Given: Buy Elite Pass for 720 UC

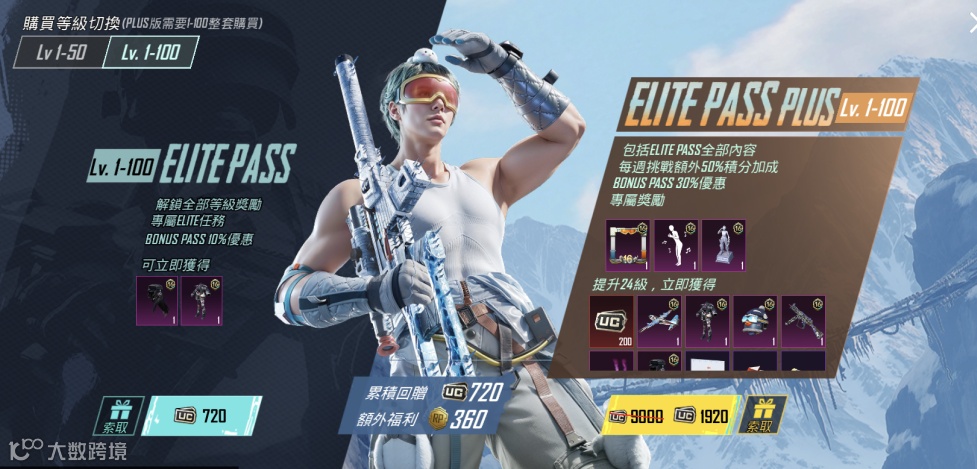Looking at the screenshot, I should click(203, 415).
